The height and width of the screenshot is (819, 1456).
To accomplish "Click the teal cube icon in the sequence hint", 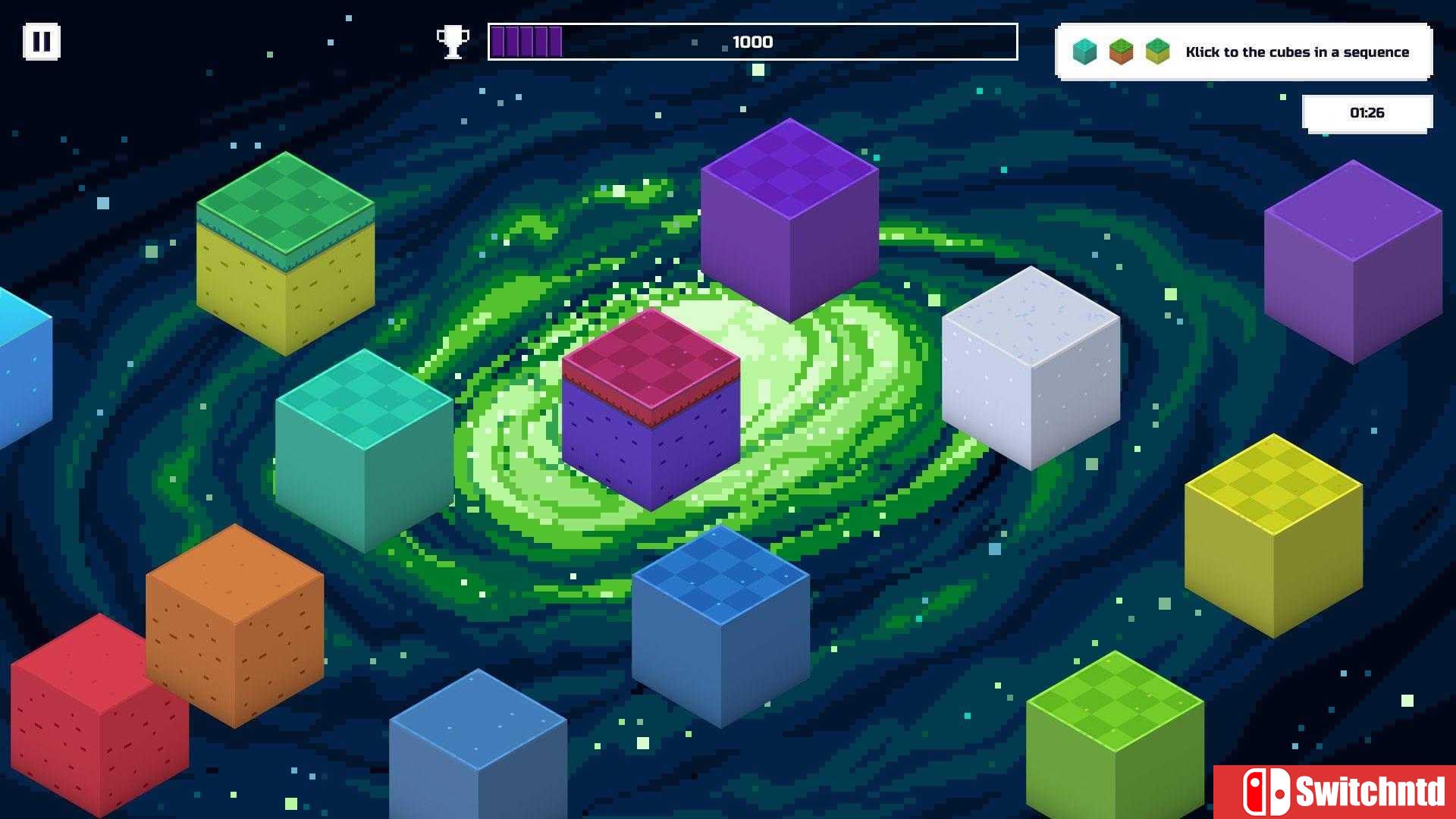I will pyautogui.click(x=1084, y=52).
